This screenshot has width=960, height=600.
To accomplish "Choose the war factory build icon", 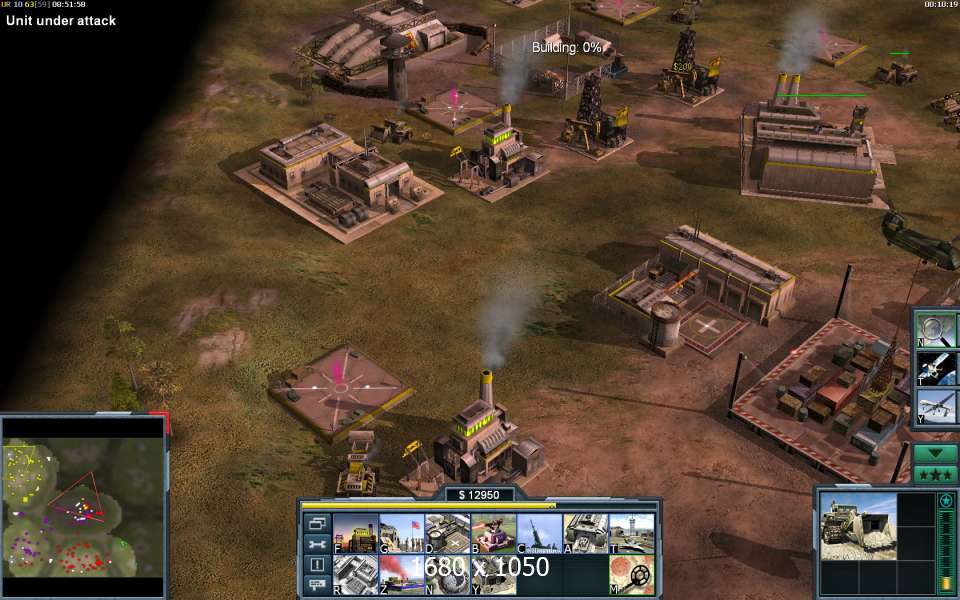I will tap(586, 533).
